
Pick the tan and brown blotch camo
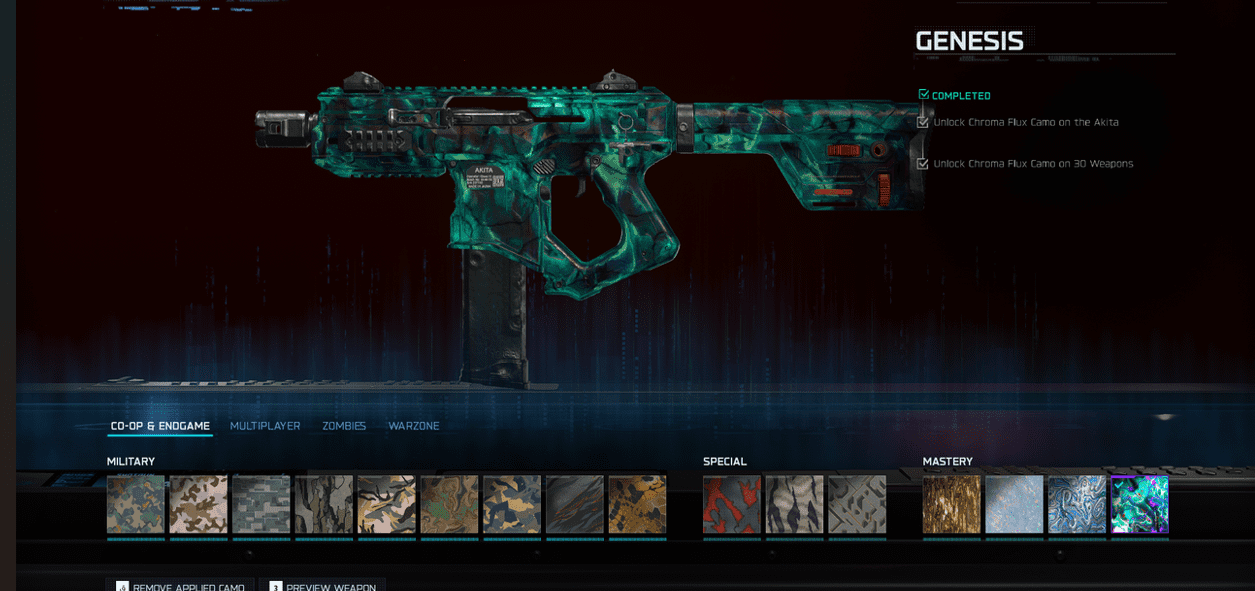click(198, 504)
